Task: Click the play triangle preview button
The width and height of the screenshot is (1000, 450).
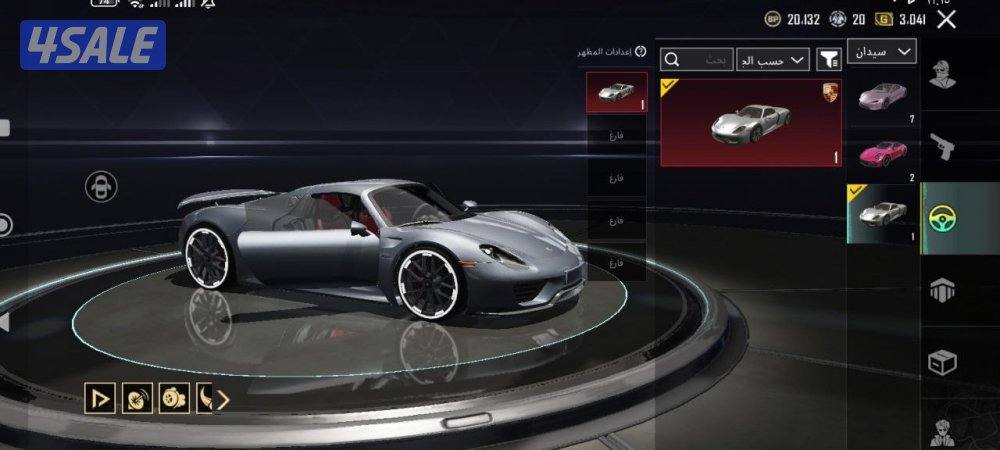Action: click(99, 399)
